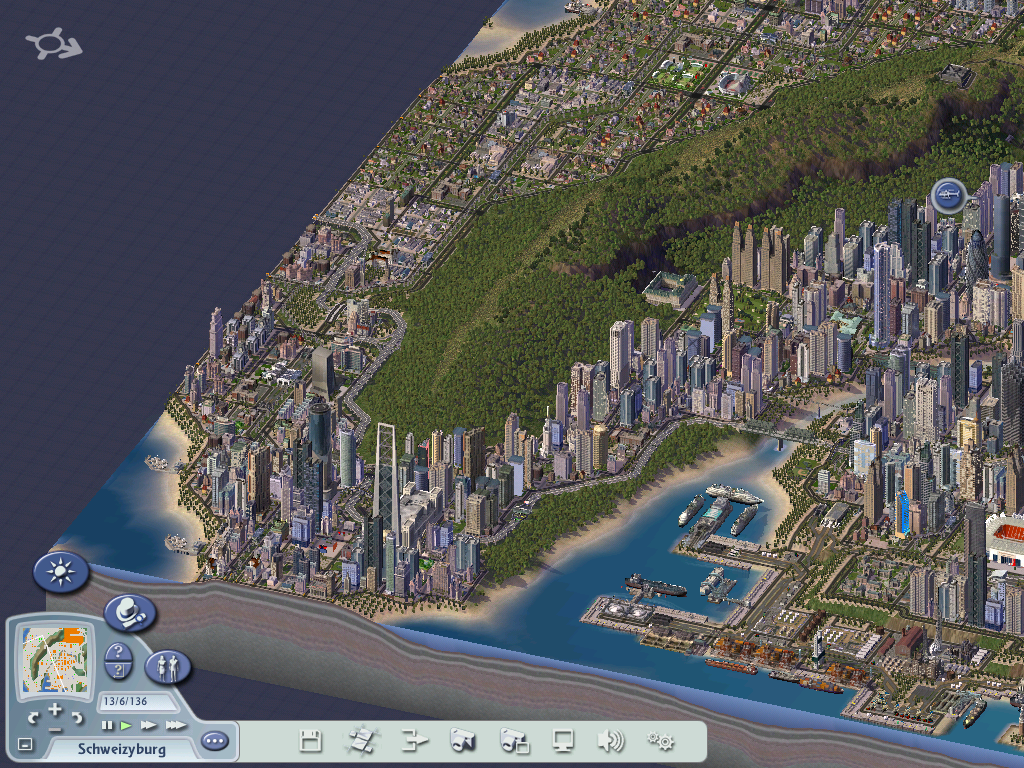Exit to region view
The image size is (1024, 768).
[x=361, y=741]
